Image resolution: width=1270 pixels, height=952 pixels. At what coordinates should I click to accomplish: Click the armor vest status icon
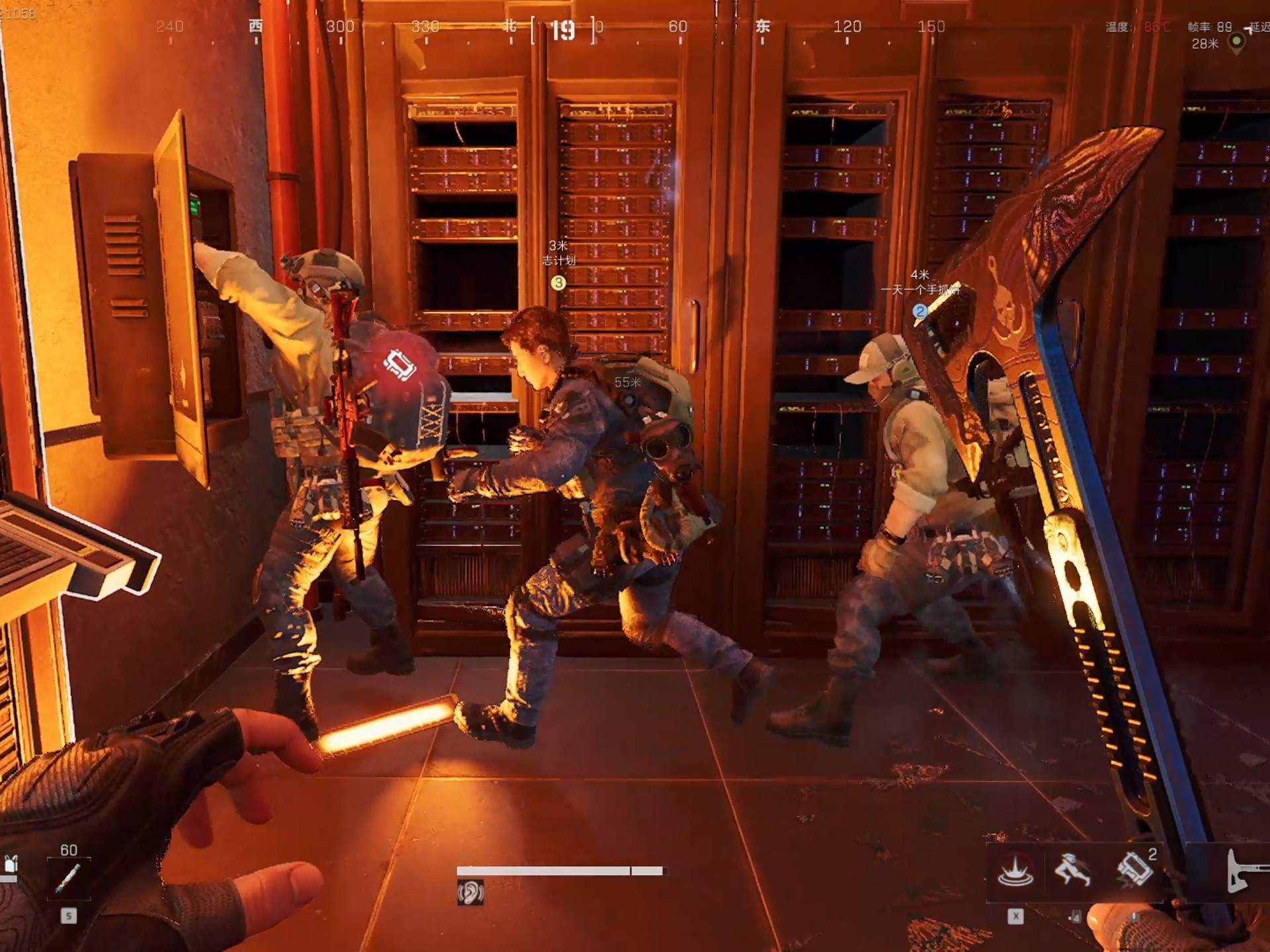10,865
